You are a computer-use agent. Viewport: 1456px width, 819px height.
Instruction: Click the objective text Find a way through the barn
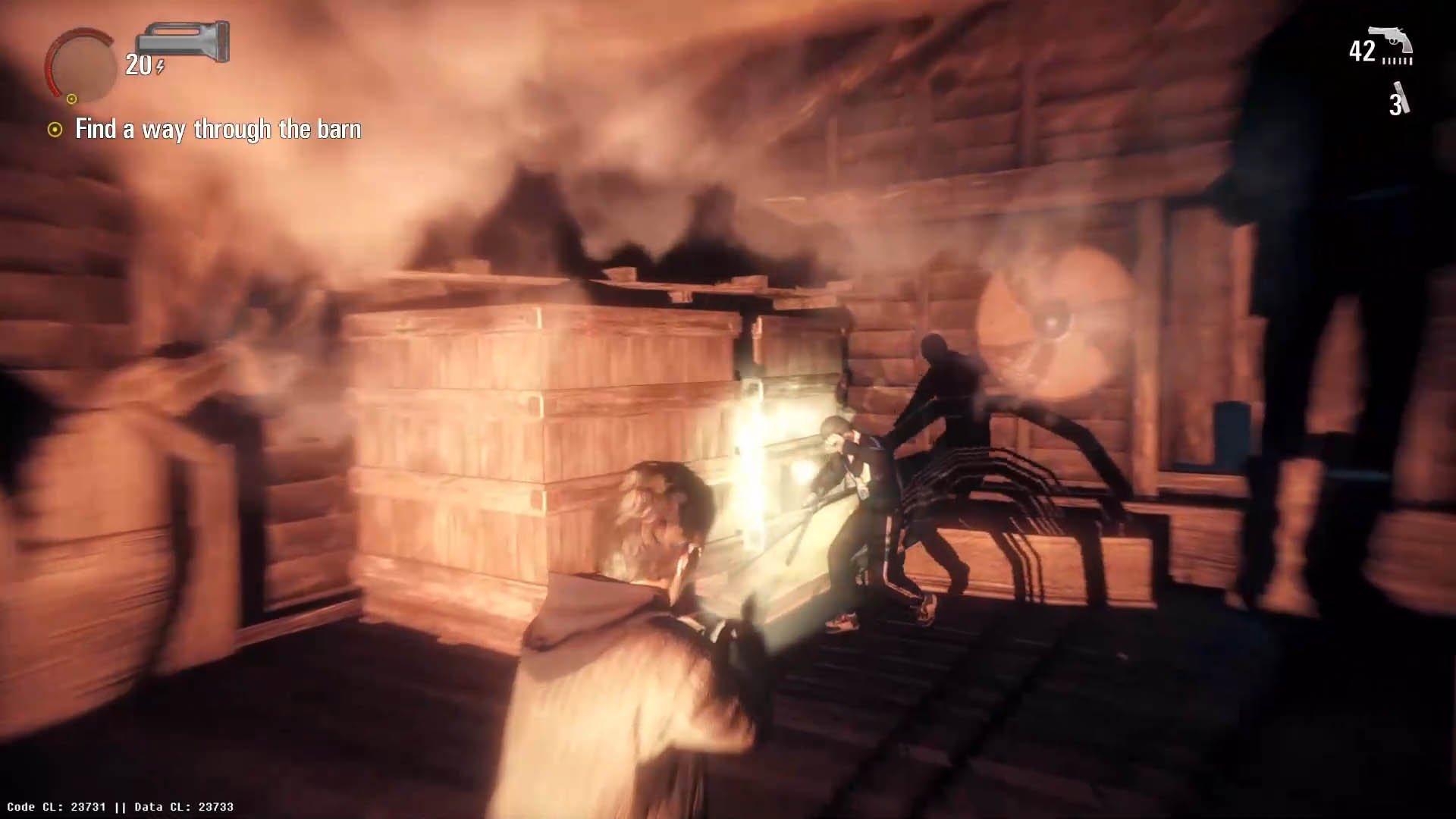(218, 129)
